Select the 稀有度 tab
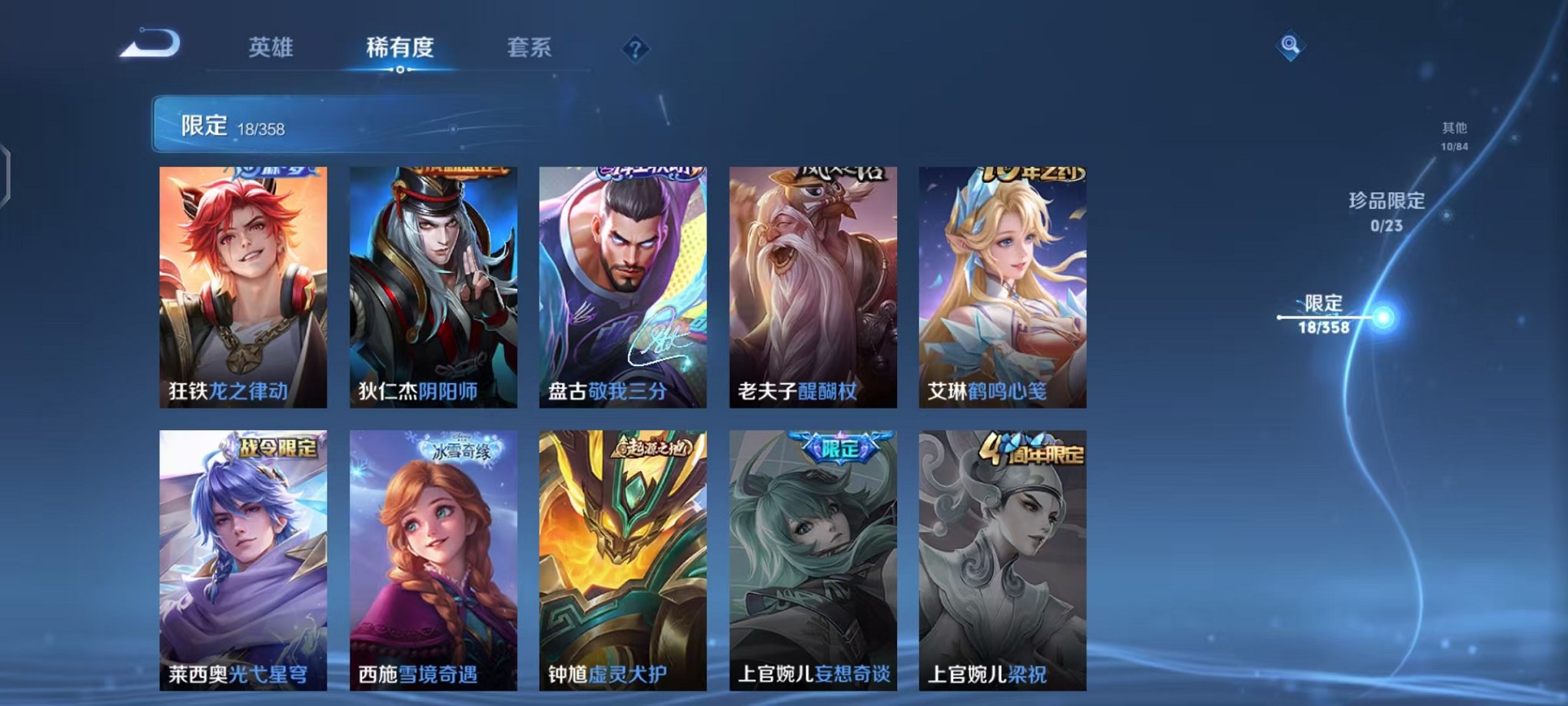 (399, 48)
